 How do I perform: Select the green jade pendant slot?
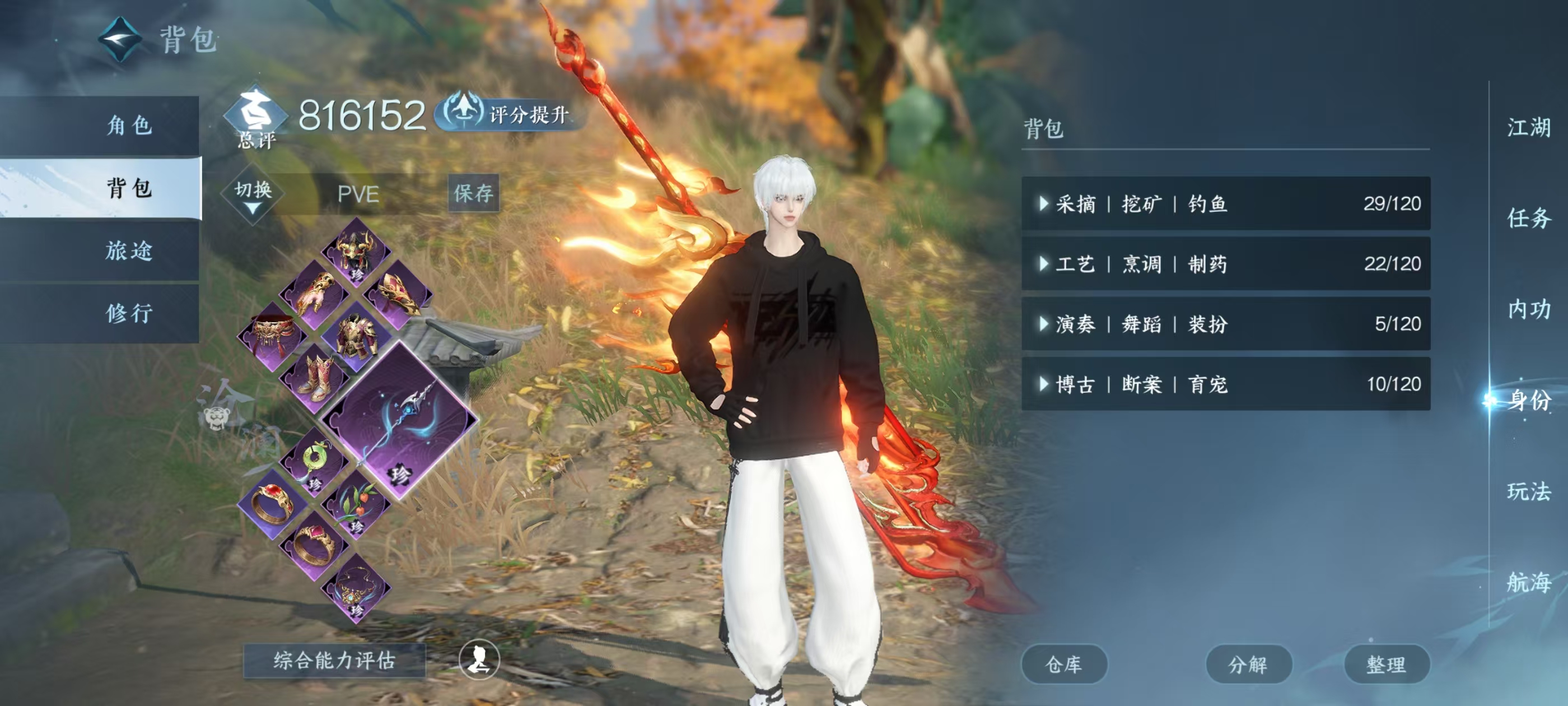[x=314, y=461]
